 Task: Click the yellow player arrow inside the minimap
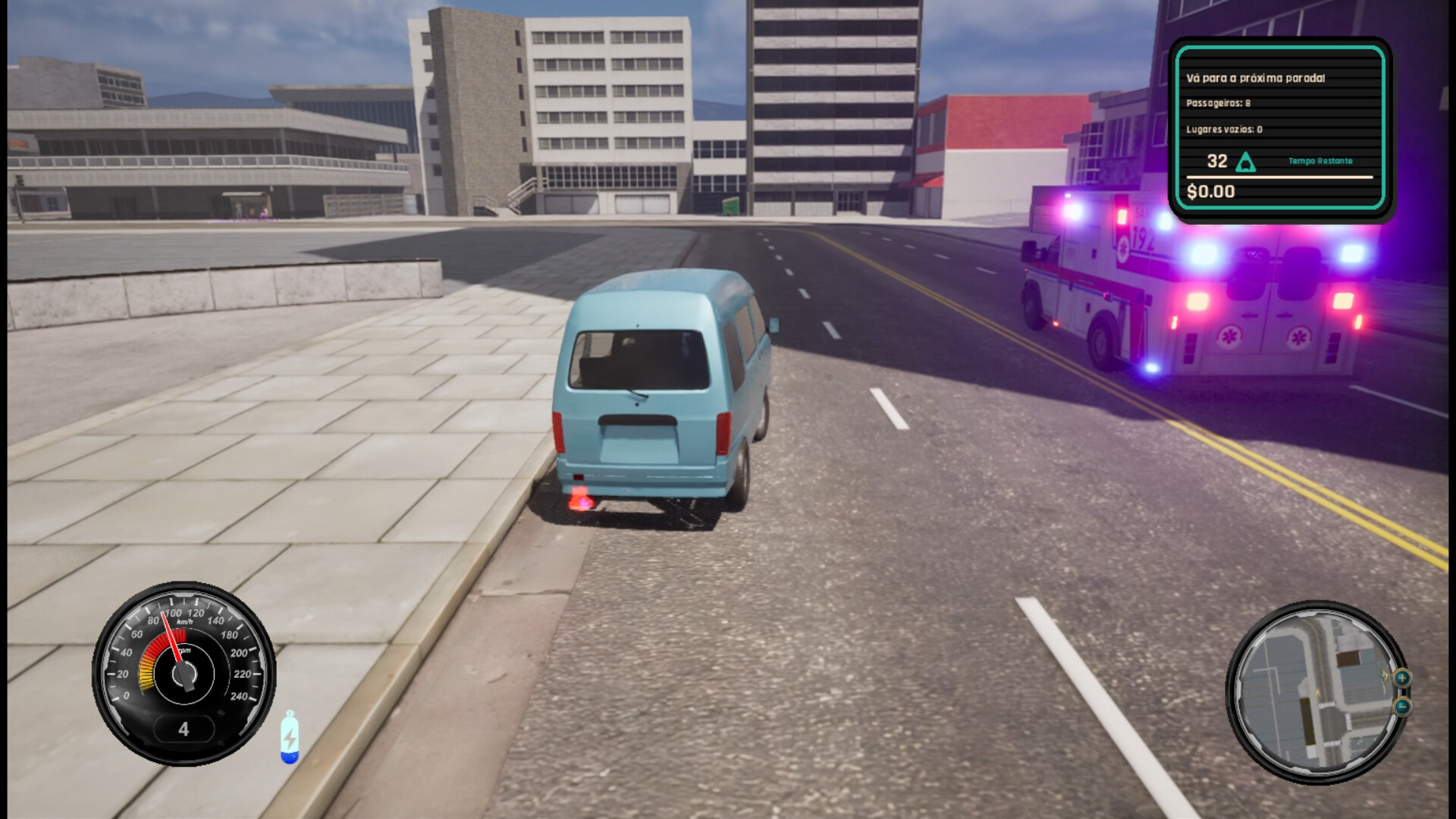point(1316,693)
